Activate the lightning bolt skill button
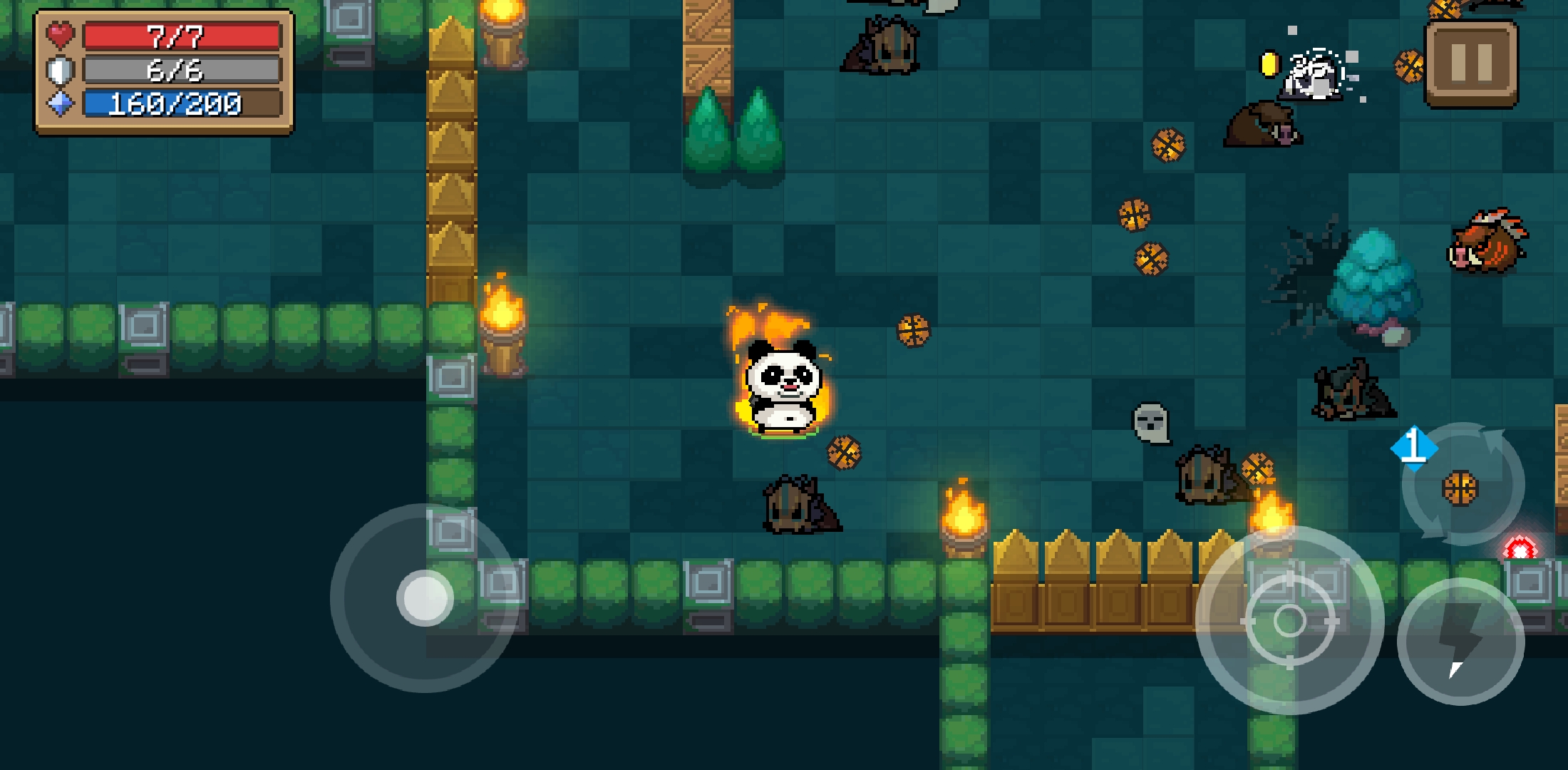1568x770 pixels. pos(1460,641)
